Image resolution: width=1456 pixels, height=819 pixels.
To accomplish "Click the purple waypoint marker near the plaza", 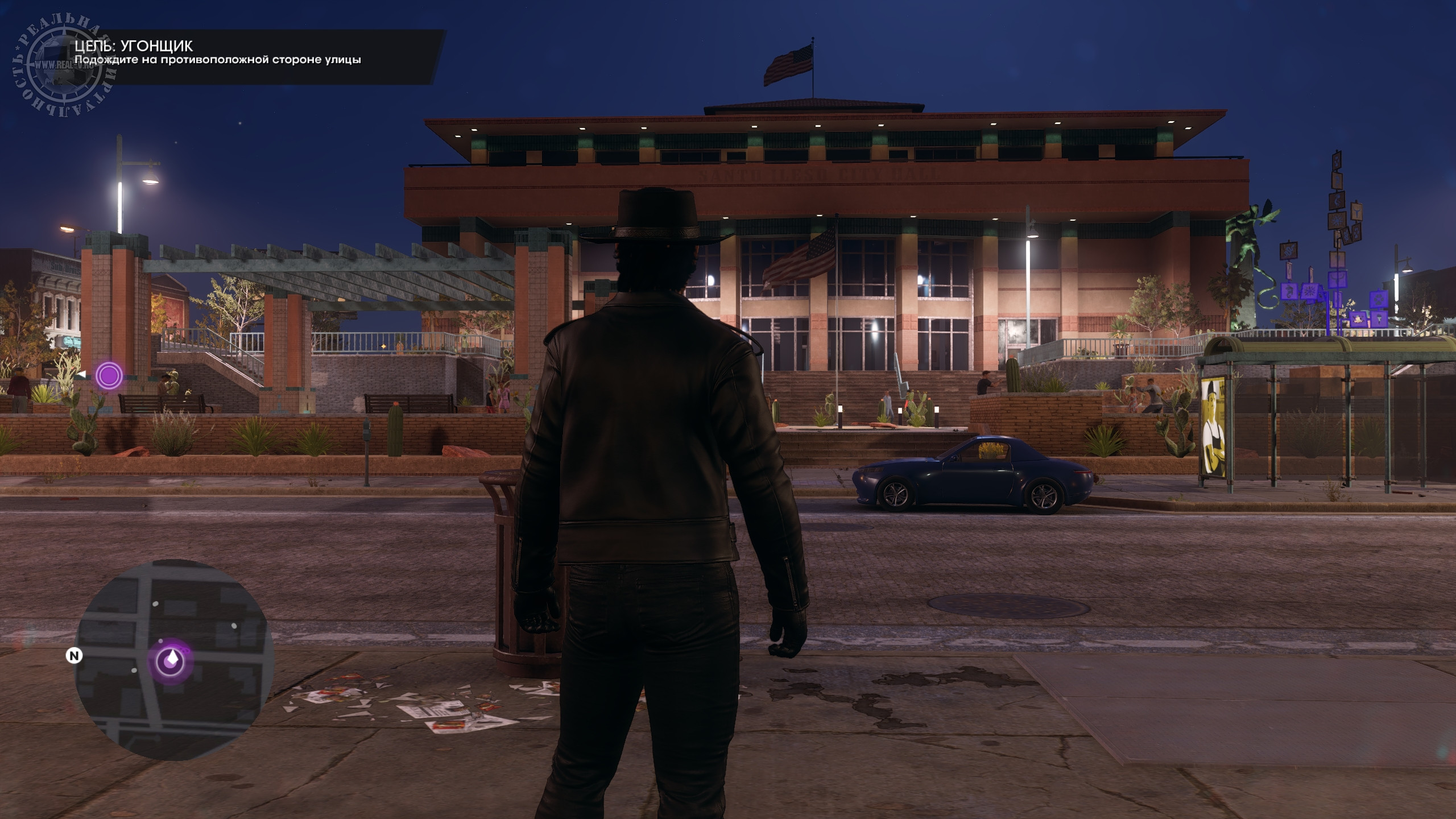I will point(109,375).
